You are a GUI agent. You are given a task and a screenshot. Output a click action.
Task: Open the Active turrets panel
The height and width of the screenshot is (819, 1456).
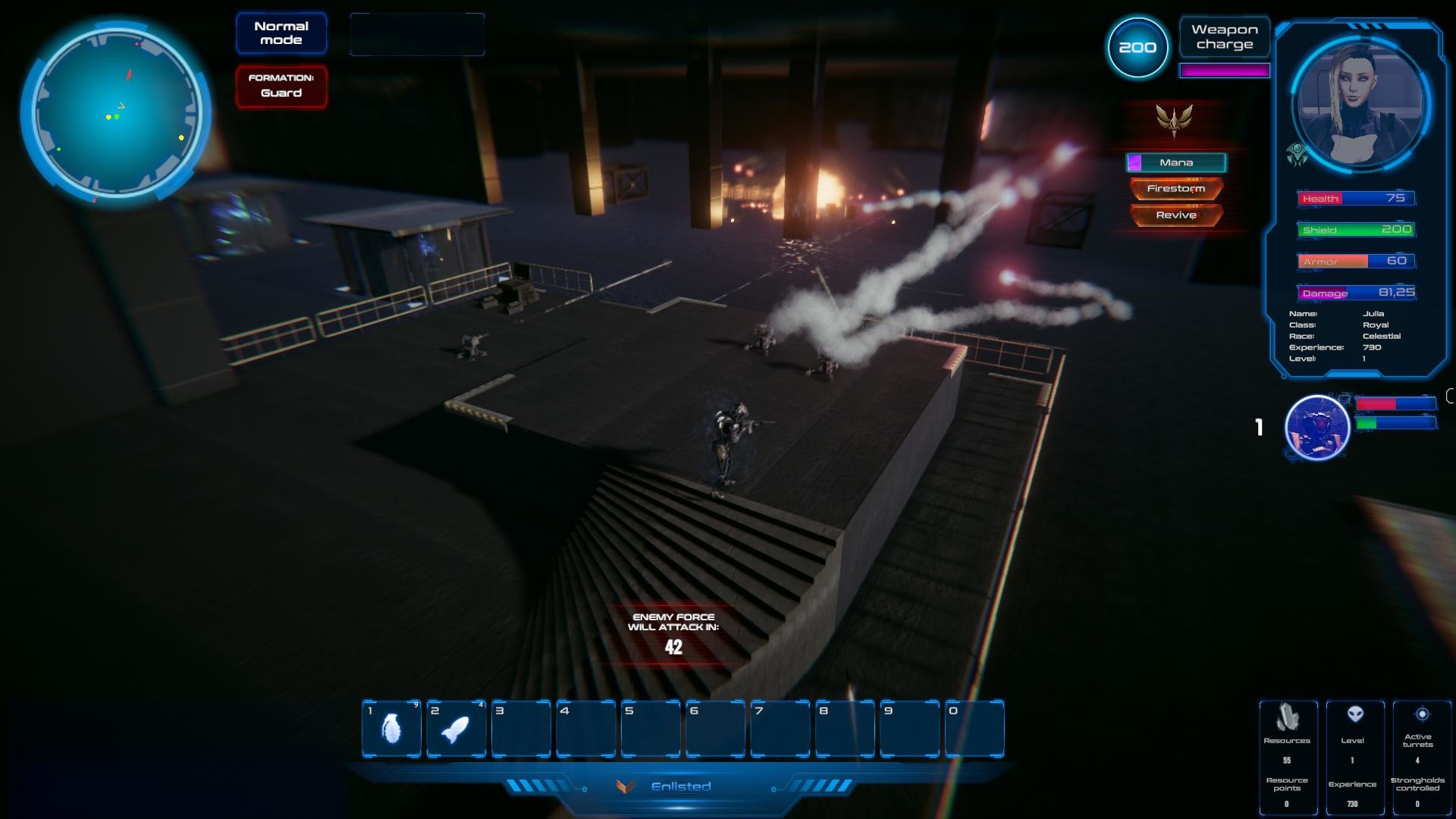(1417, 755)
